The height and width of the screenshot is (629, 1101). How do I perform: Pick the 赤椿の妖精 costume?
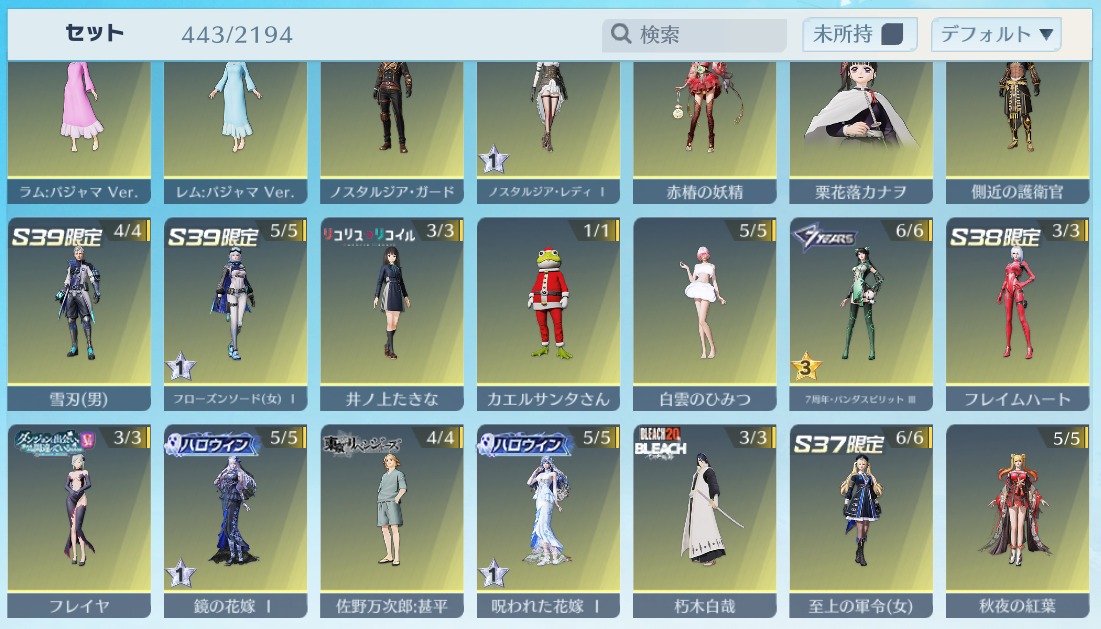point(705,120)
